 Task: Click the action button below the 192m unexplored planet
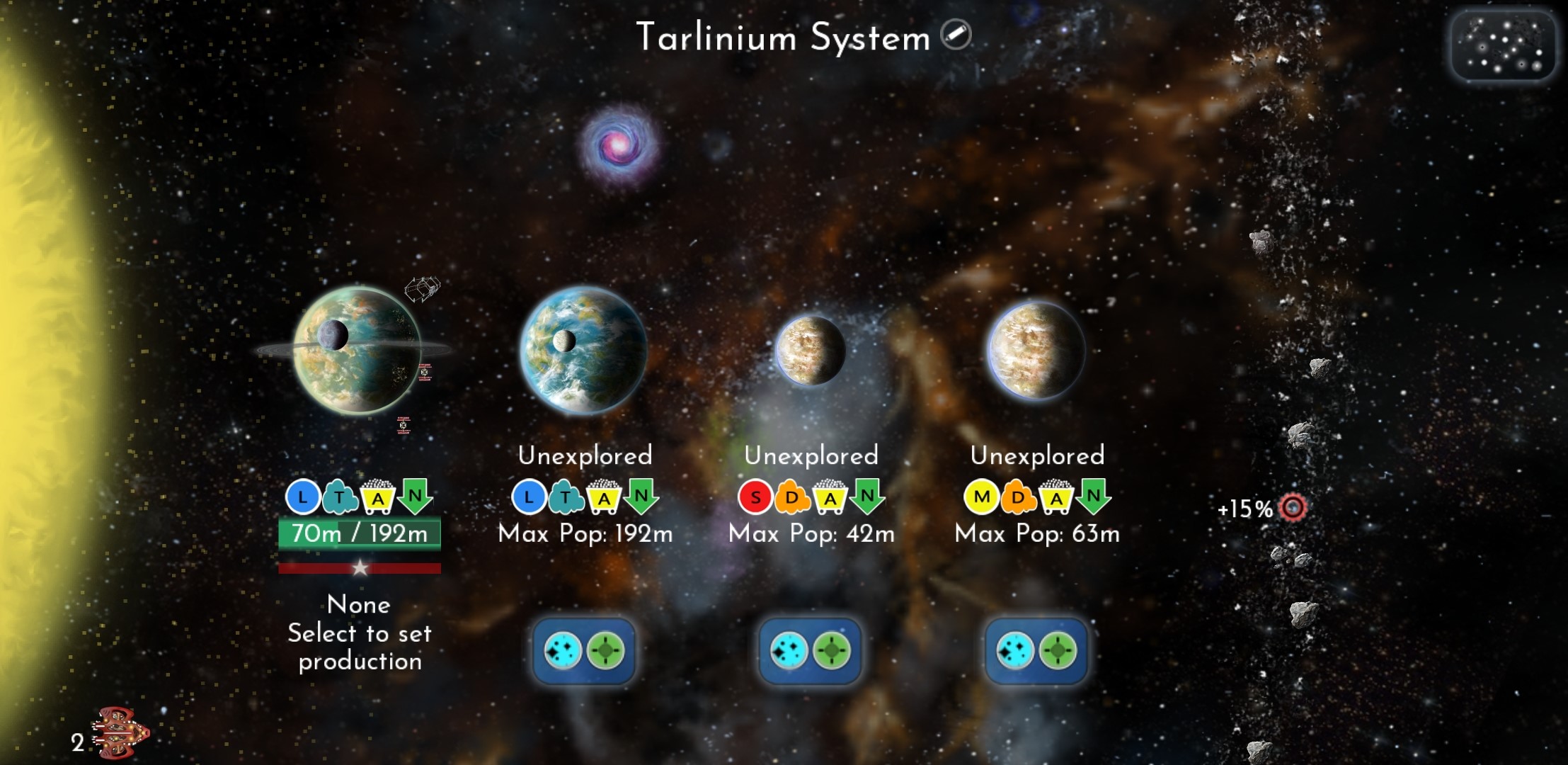point(584,651)
